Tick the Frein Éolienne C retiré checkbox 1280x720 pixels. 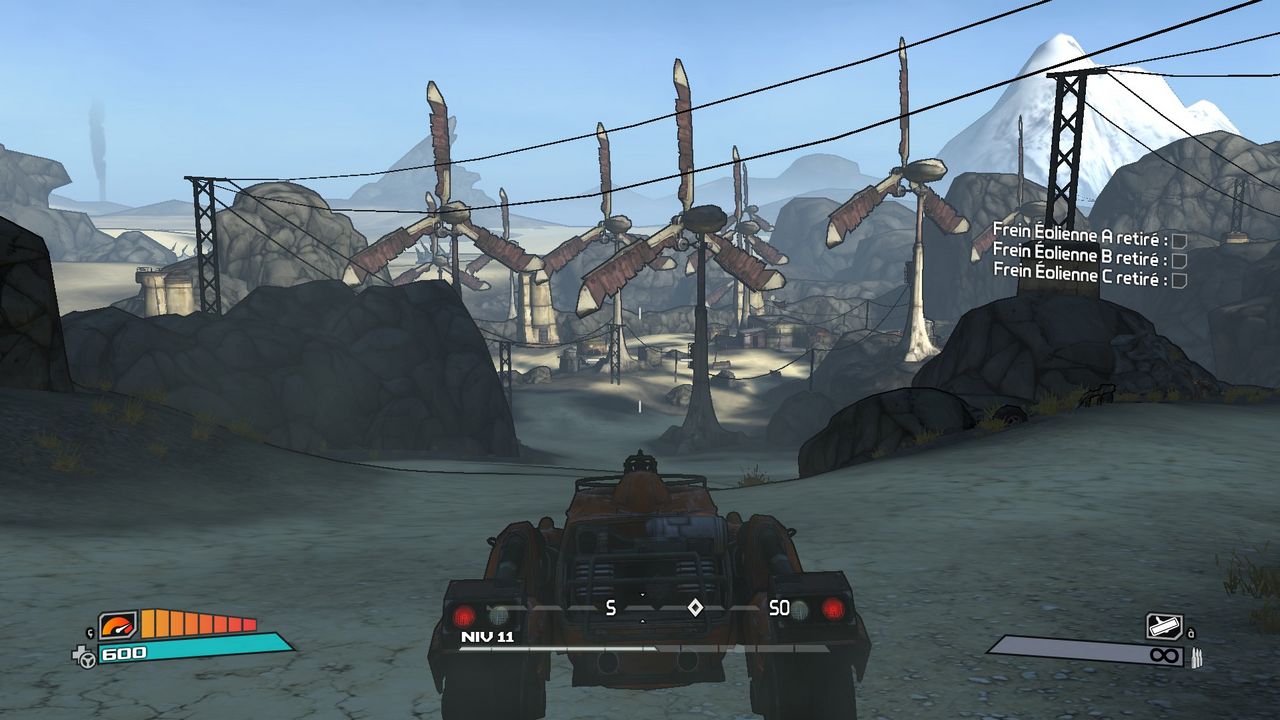point(1179,280)
